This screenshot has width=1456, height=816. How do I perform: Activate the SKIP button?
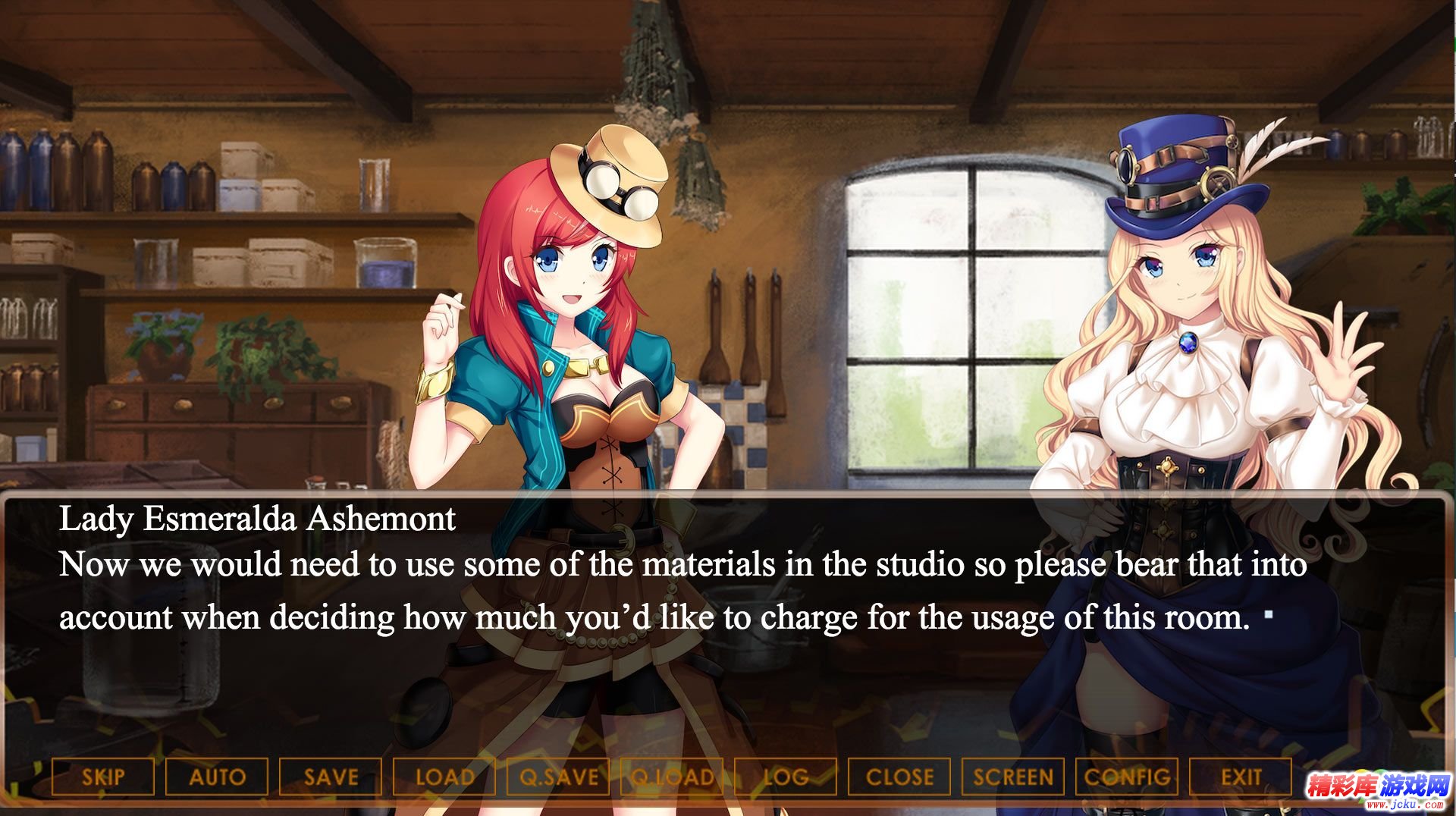[x=103, y=777]
